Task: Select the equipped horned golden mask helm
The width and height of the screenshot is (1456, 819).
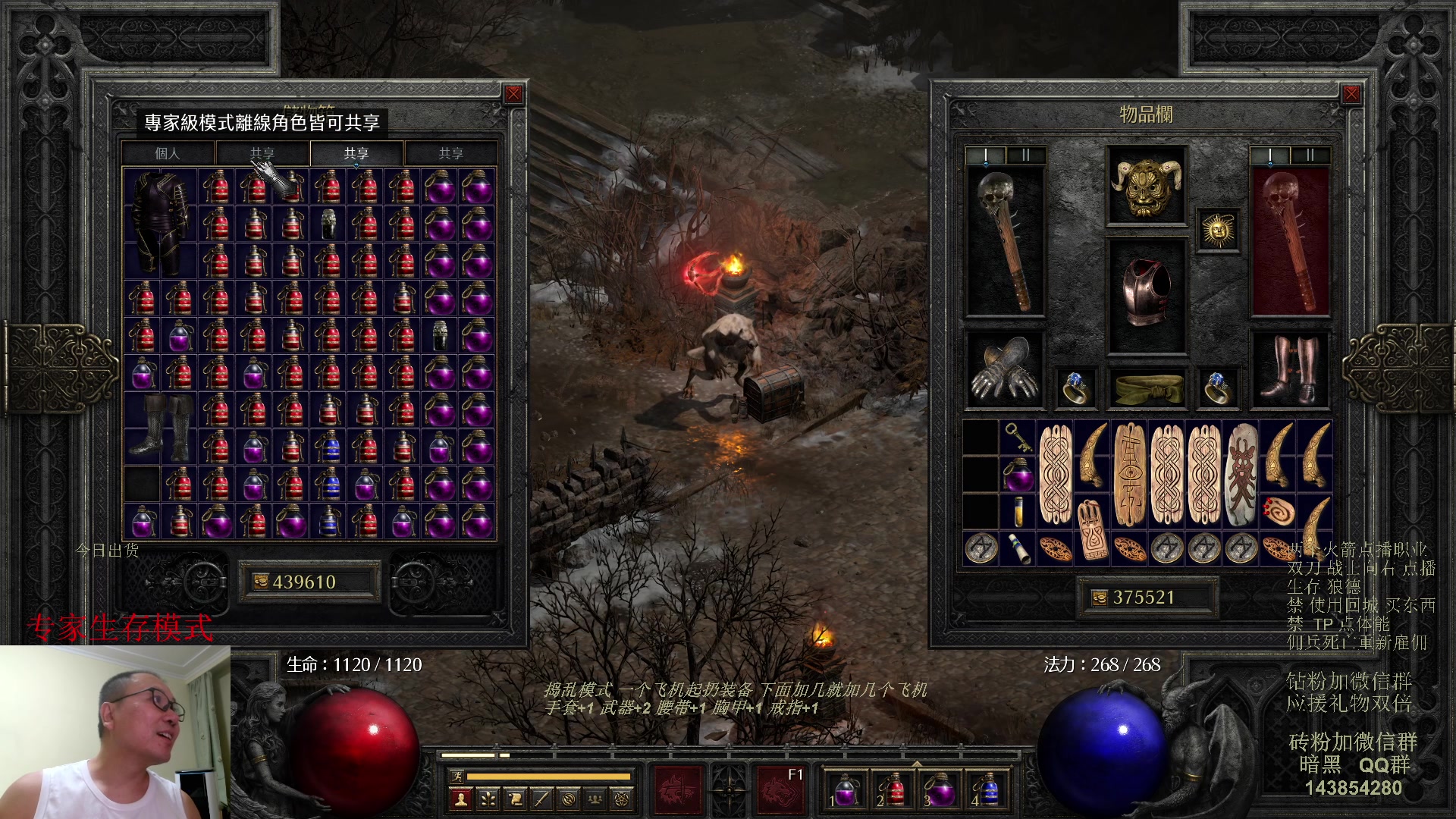Action: click(1146, 186)
